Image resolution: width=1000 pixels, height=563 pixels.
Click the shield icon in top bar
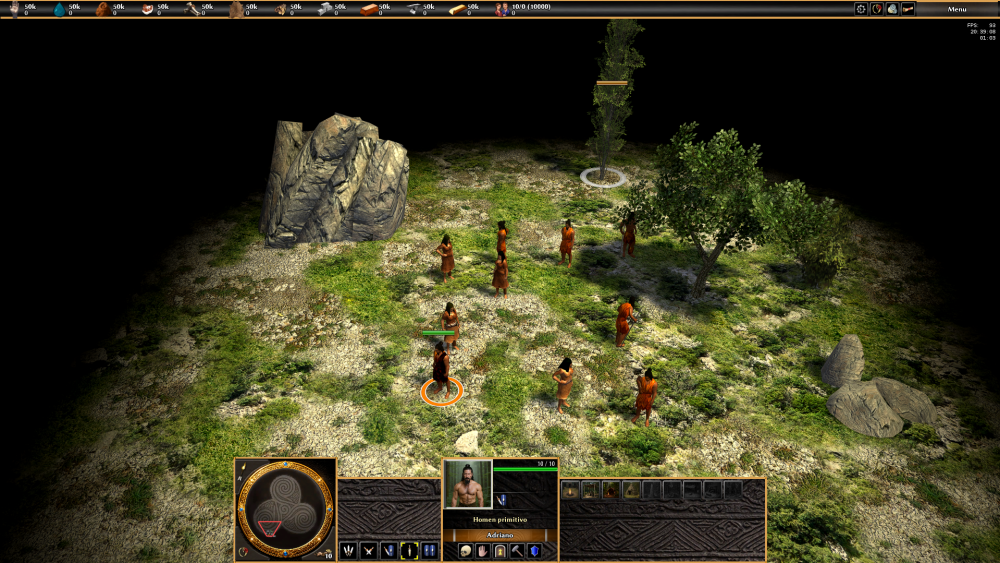coord(877,9)
